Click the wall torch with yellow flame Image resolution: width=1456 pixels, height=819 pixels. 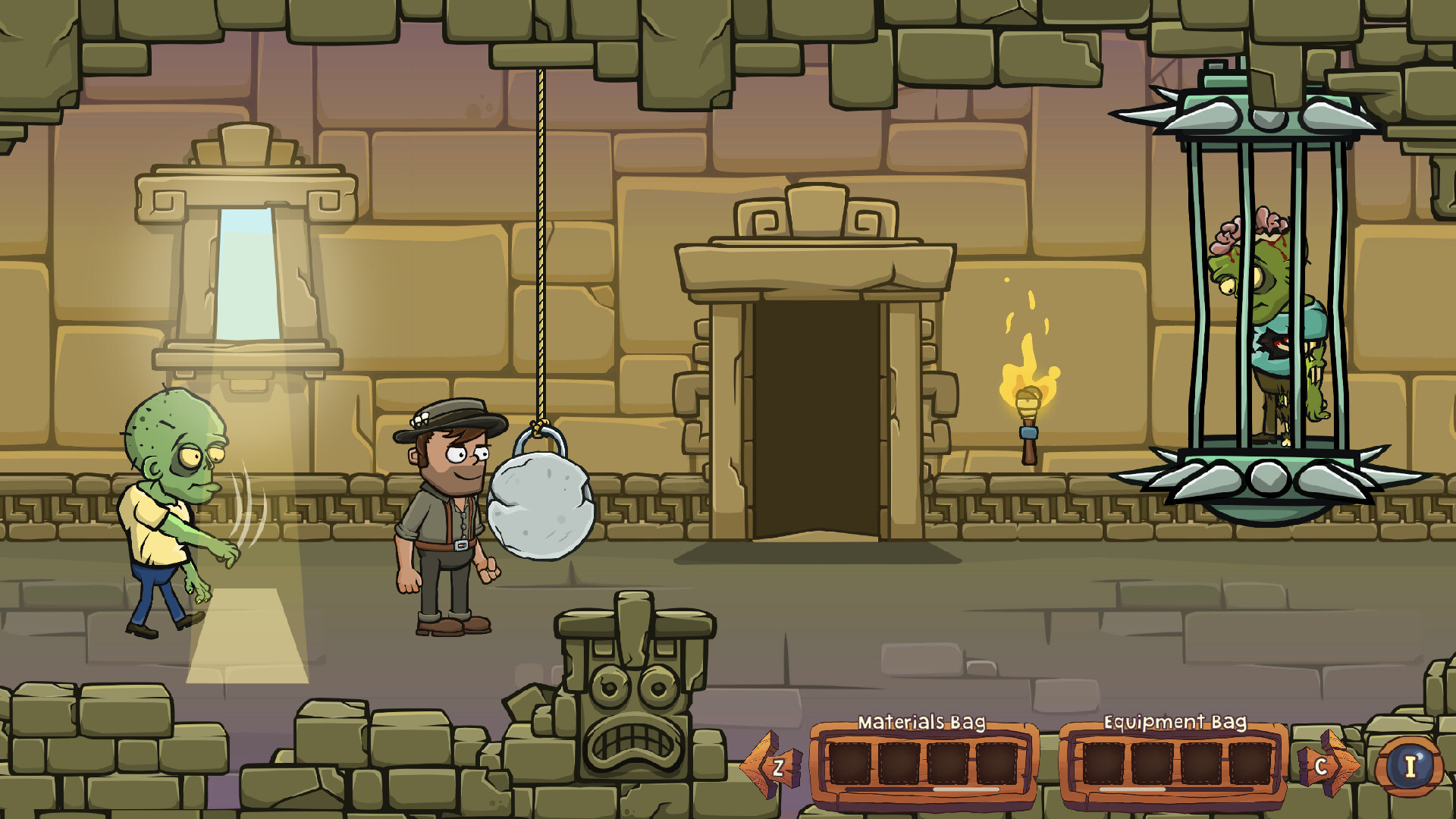pos(1028,372)
